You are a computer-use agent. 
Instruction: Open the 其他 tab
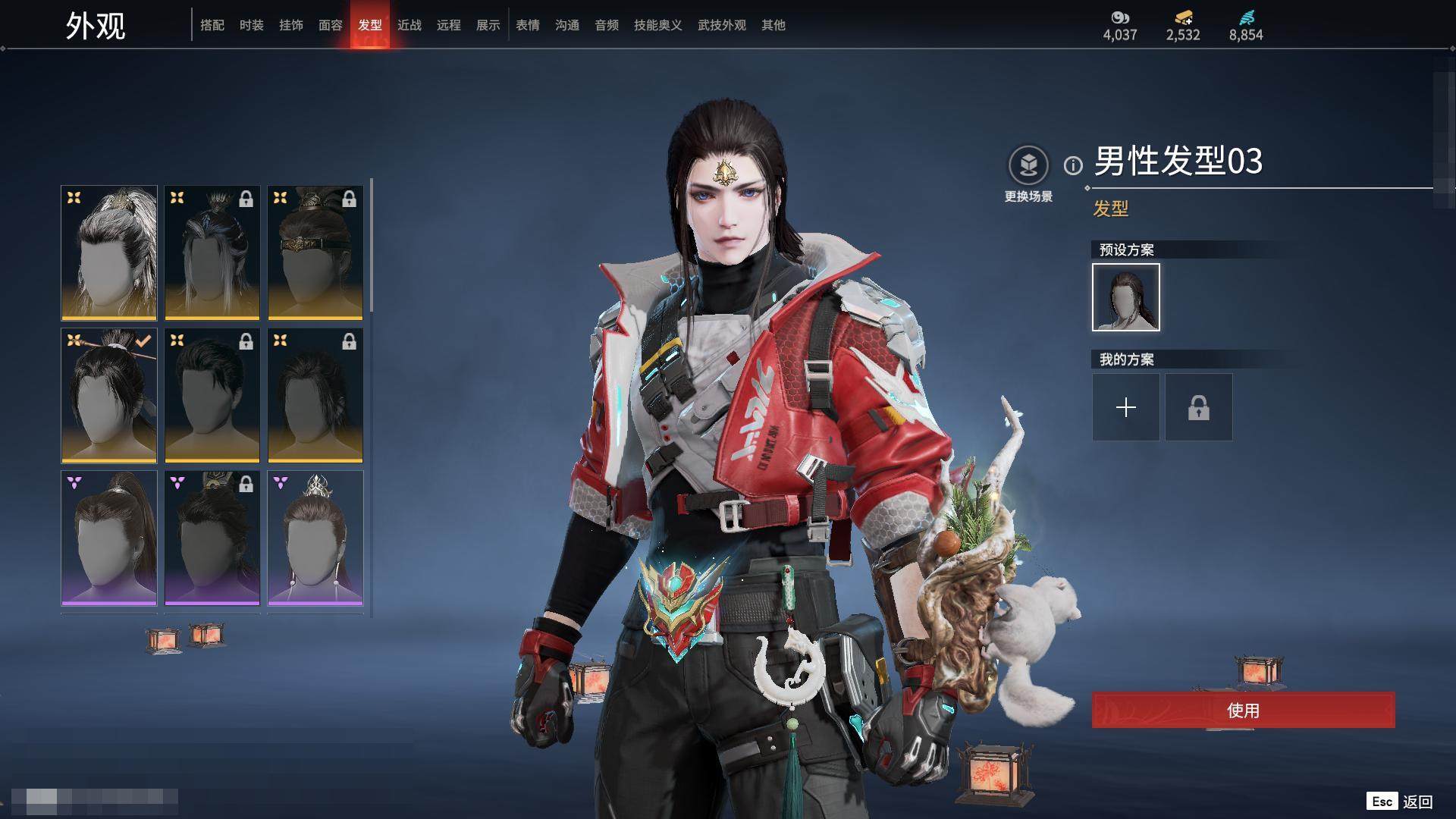coord(773,25)
